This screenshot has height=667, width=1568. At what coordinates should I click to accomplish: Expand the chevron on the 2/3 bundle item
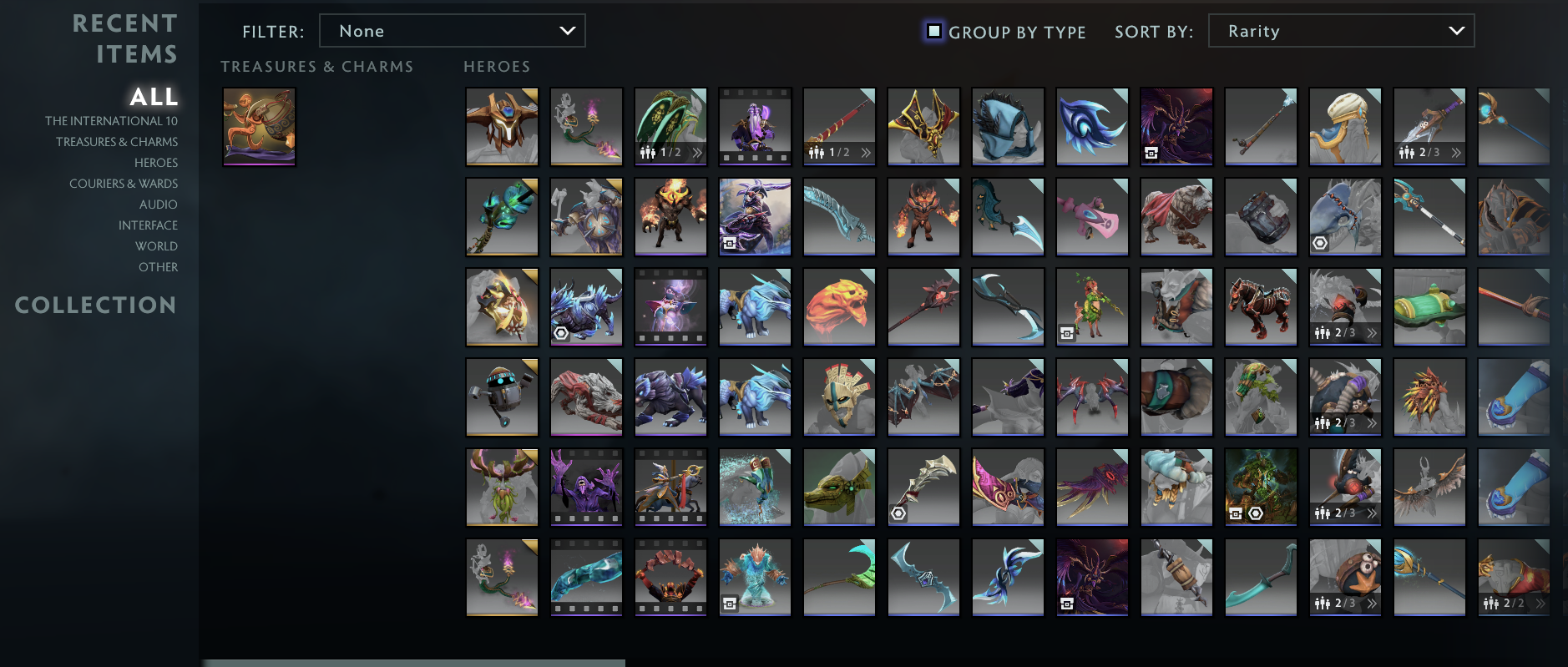(1455, 153)
